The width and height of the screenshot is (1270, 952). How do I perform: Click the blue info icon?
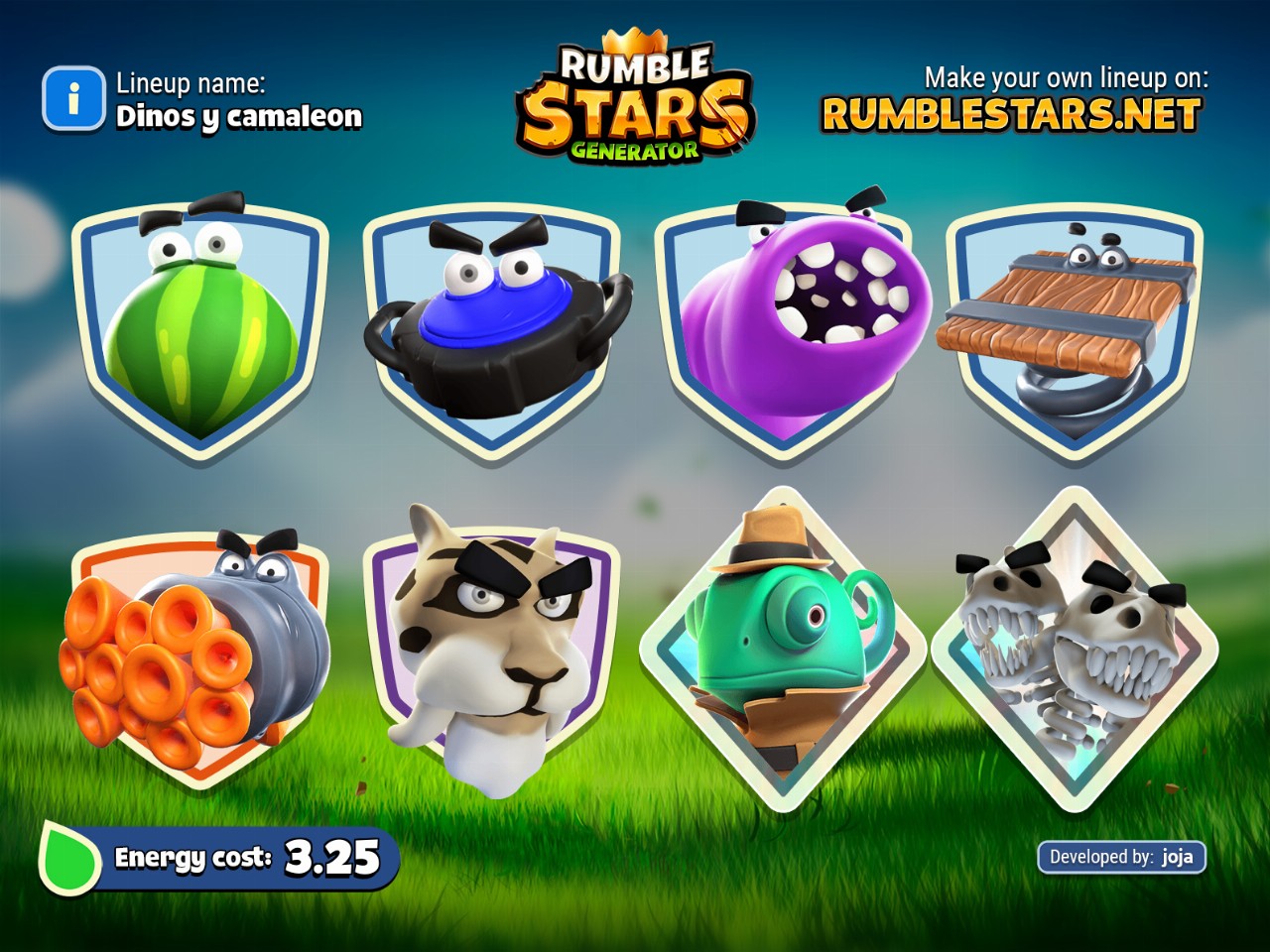click(72, 99)
